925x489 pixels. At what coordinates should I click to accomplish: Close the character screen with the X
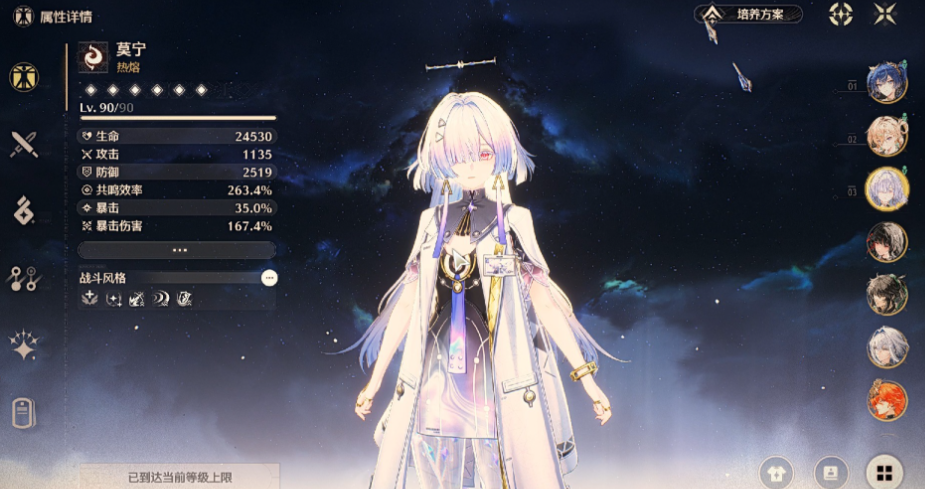(885, 14)
